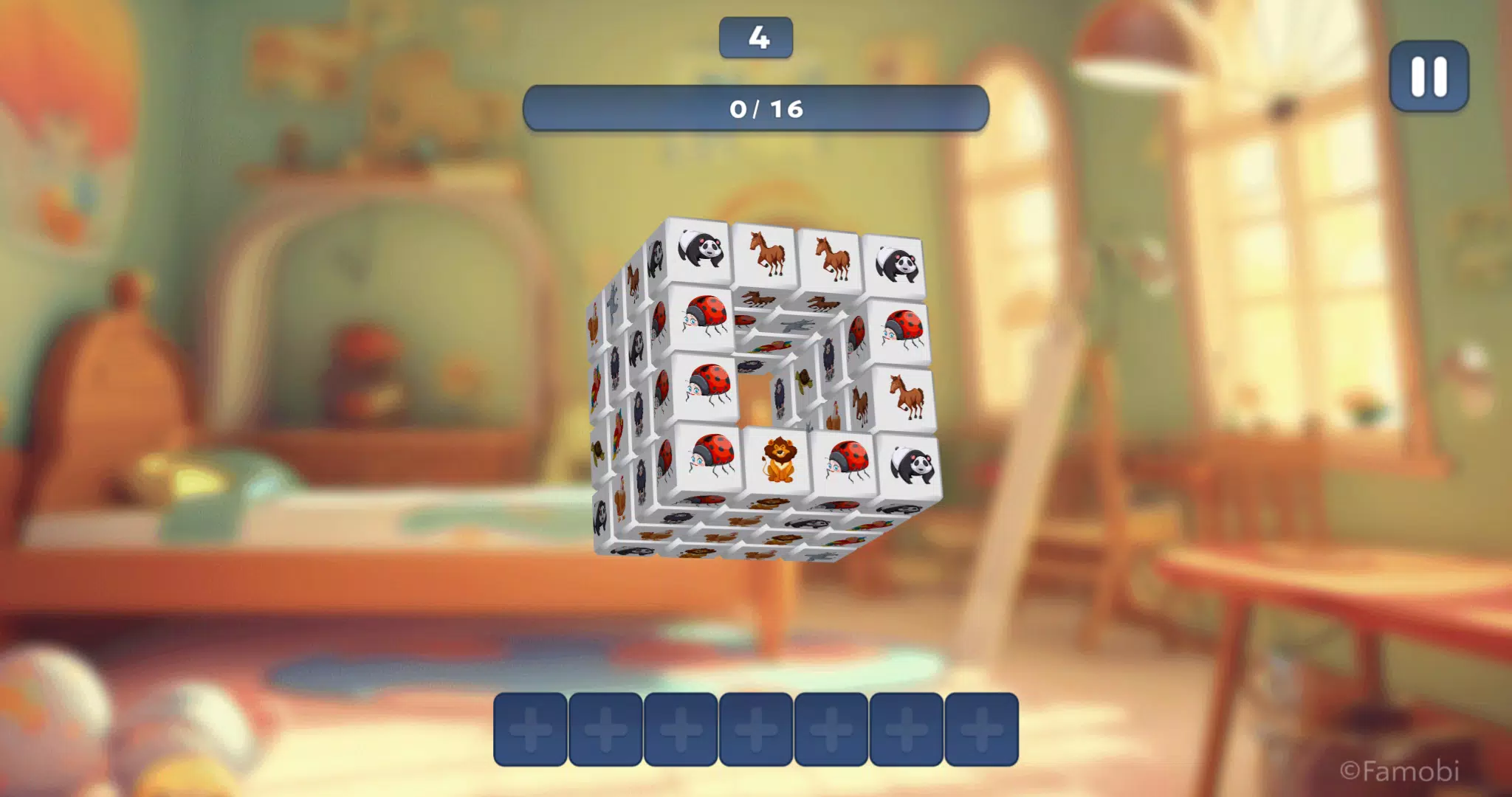Select the panda tile at bottom-right of front face
Screen dimensions: 1512x797
(x=911, y=460)
